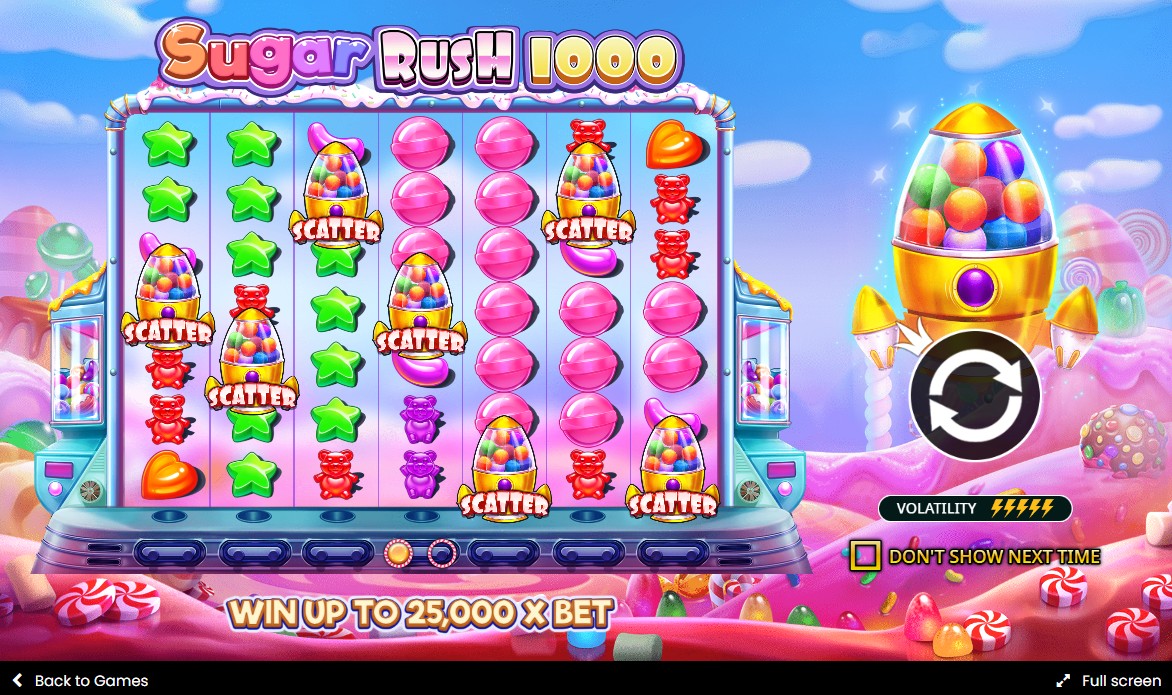Tick the Don't Show Next Time checkbox
Screen dimensions: 1172x695
pos(865,556)
